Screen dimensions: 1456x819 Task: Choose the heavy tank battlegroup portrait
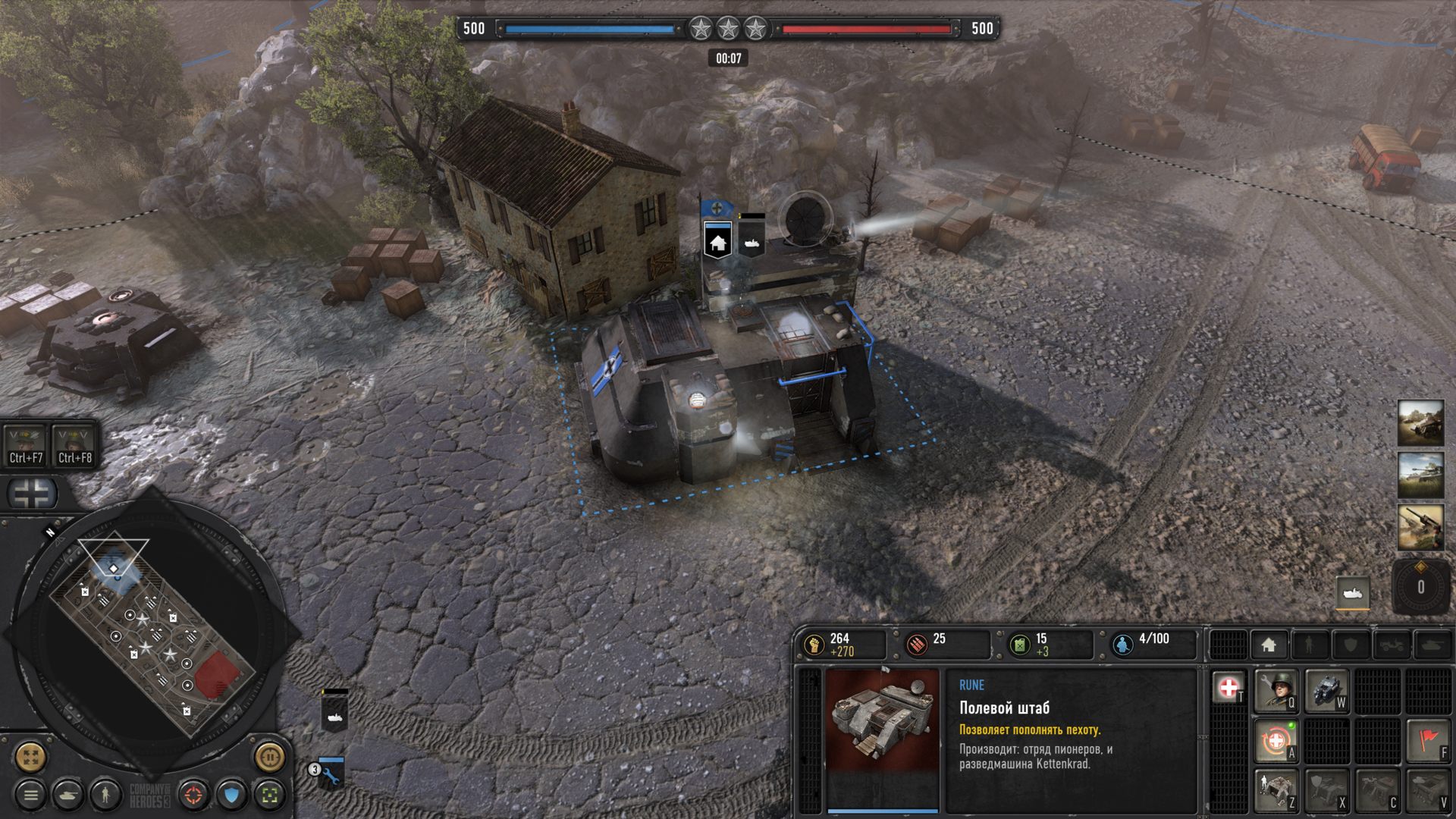pos(1420,475)
